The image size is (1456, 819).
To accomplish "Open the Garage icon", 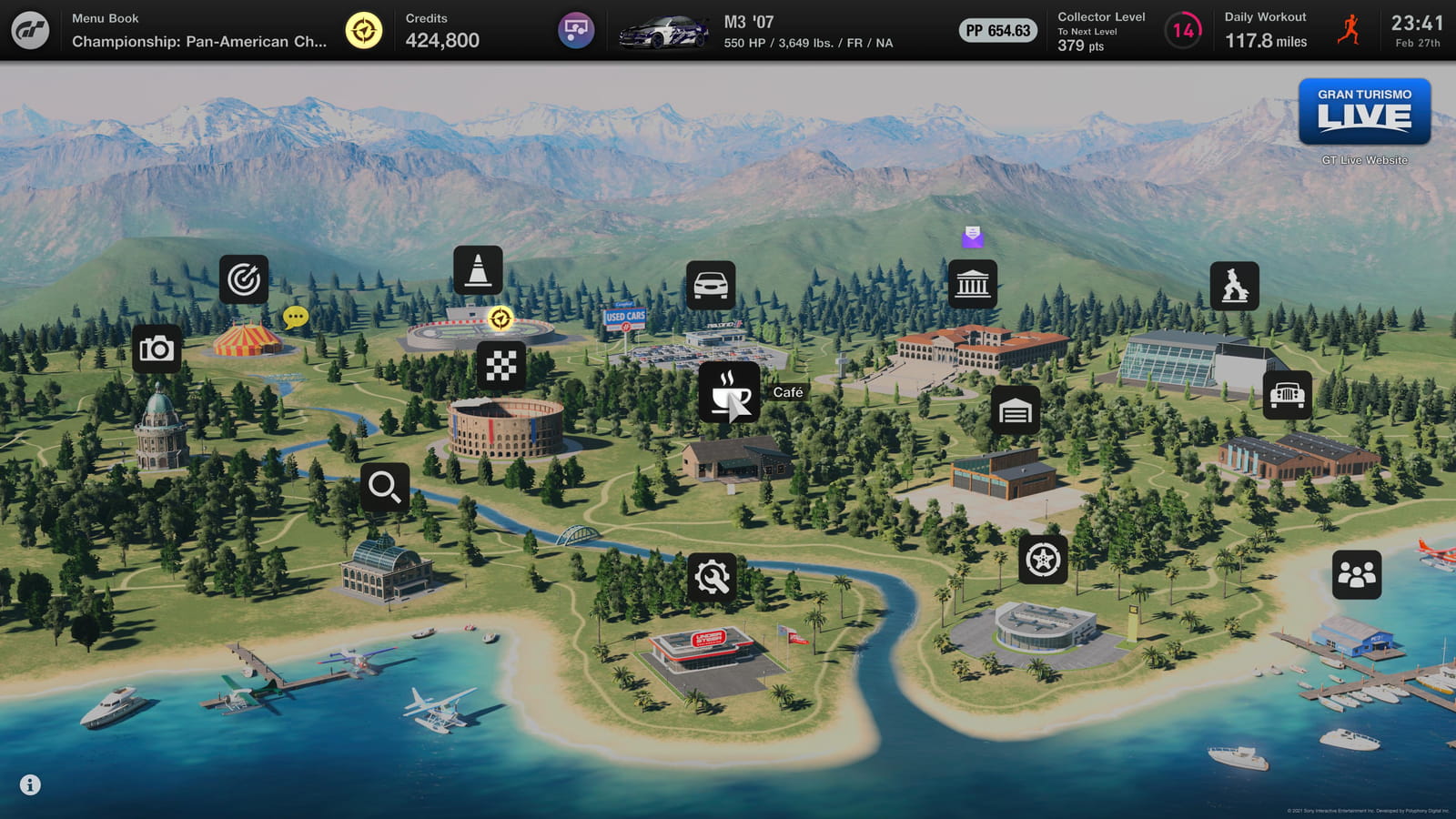I will pos(1015,411).
